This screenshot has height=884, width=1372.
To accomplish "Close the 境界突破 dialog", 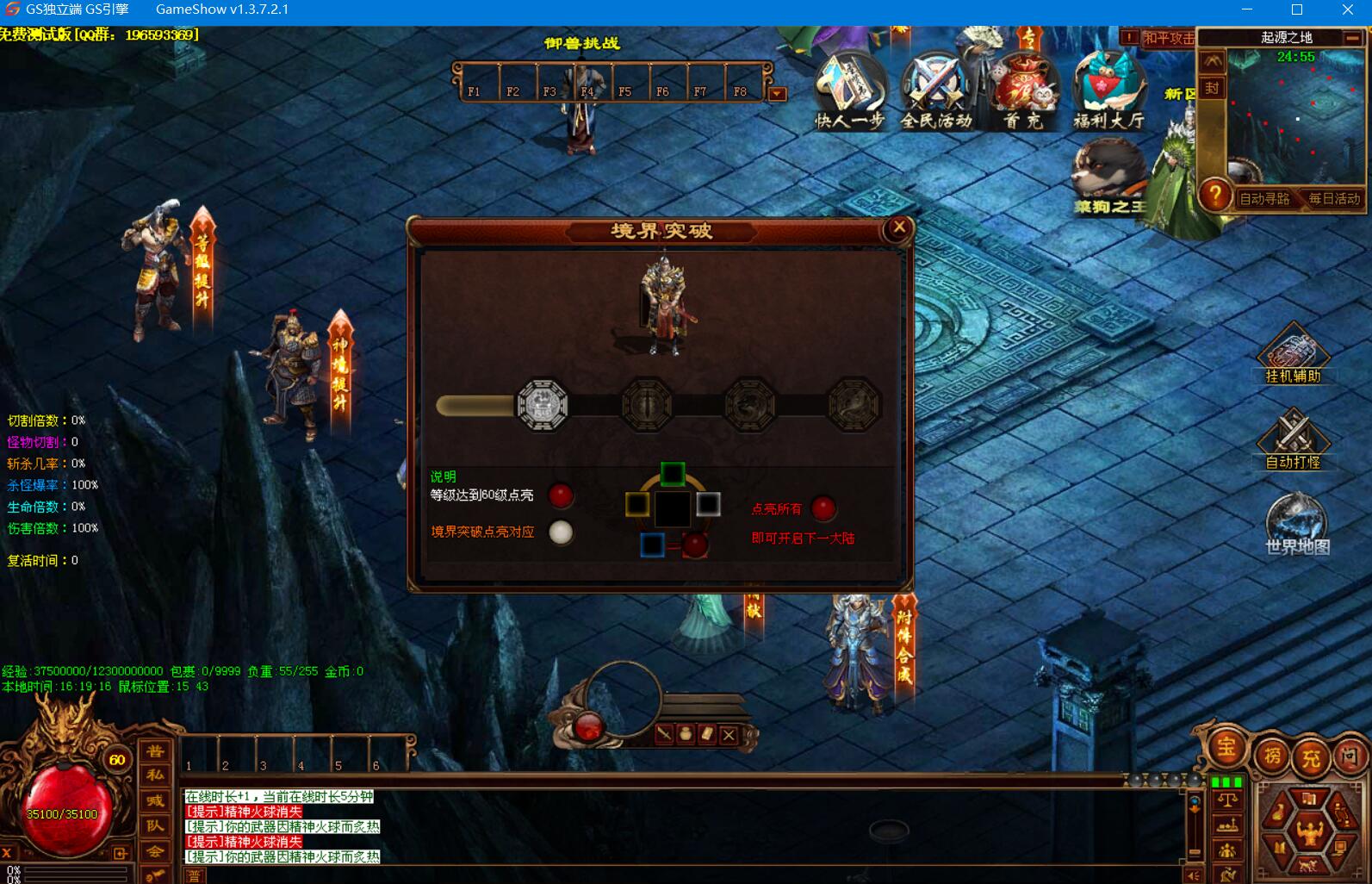I will pos(898,228).
